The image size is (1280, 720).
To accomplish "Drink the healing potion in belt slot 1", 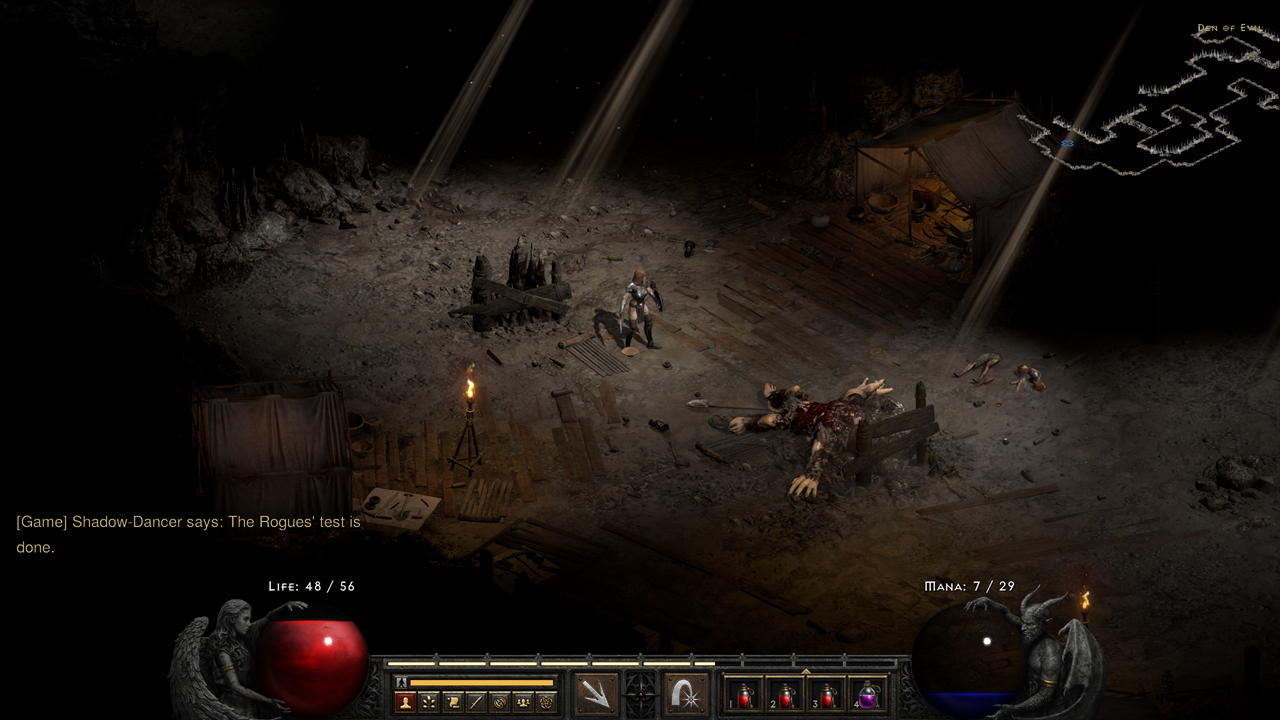I will [744, 697].
